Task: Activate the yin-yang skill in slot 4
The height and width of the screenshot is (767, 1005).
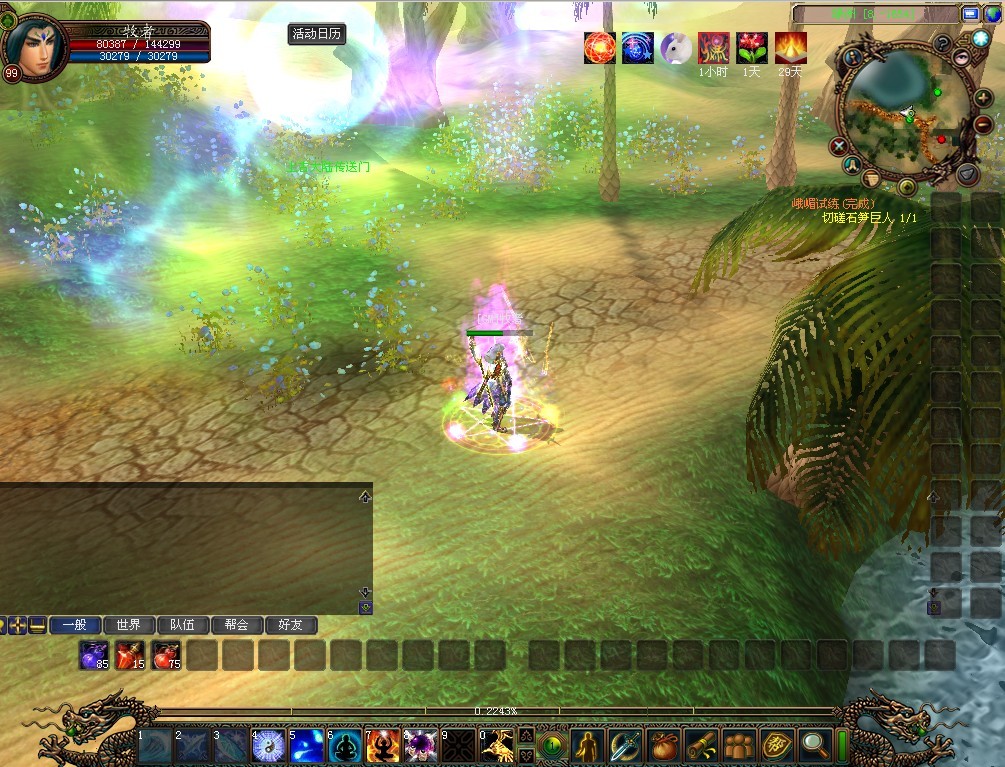Action: click(x=268, y=746)
